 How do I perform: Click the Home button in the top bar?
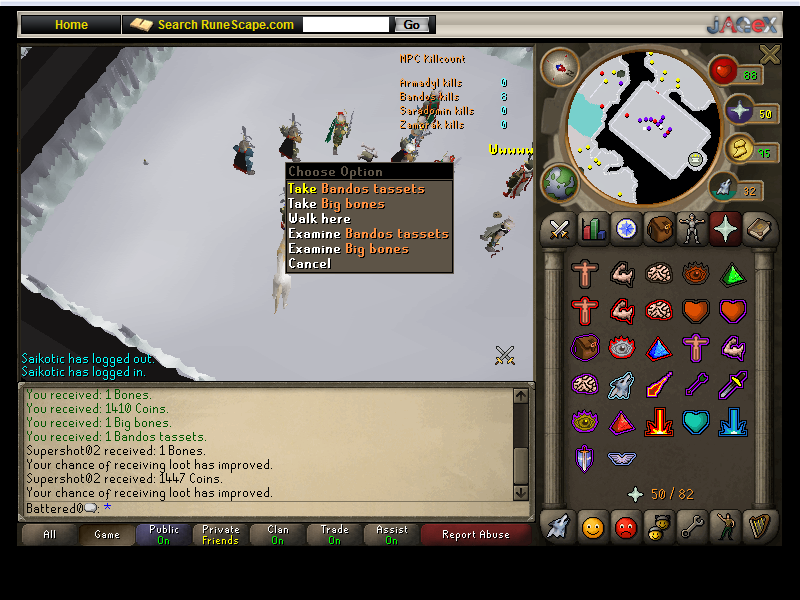(x=71, y=25)
